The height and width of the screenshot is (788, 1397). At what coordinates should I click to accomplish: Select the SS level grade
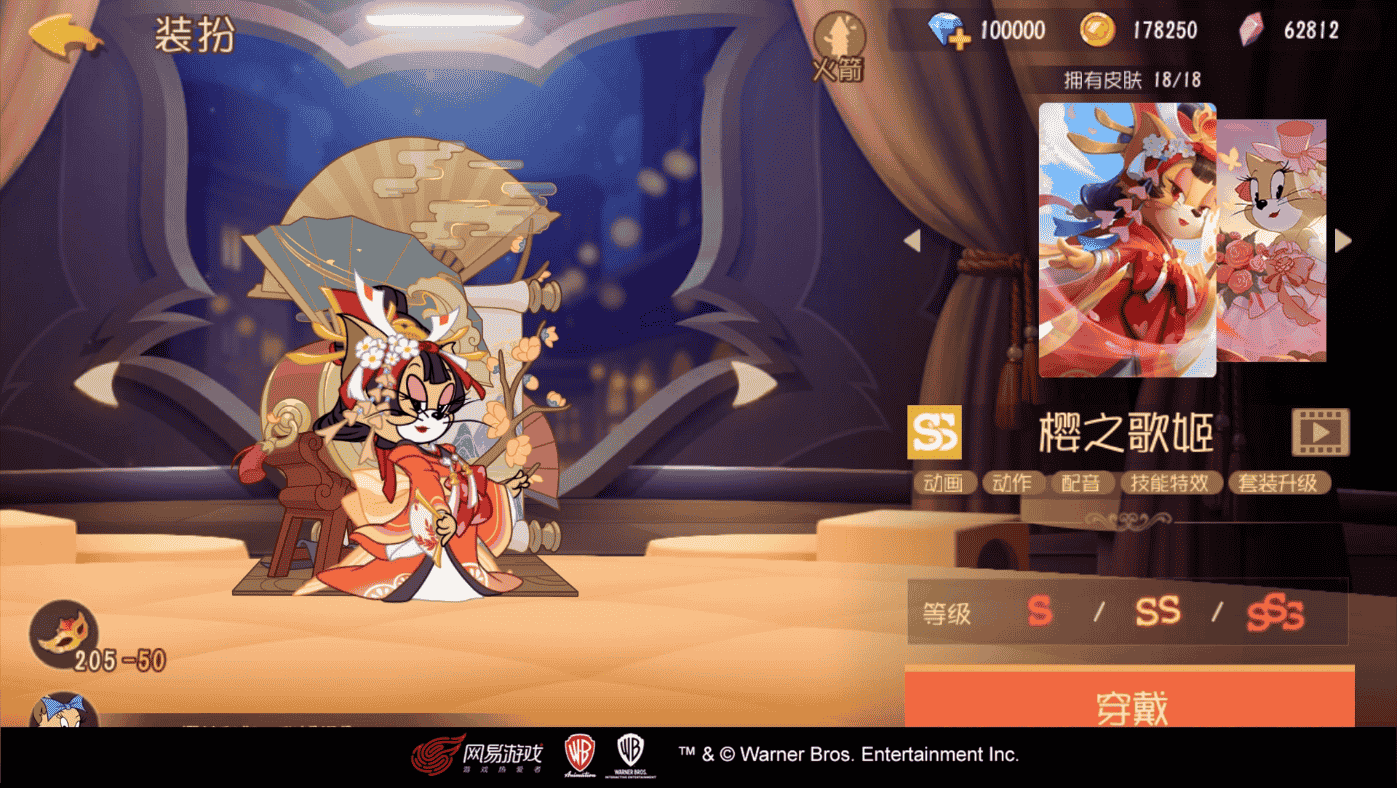[x=1157, y=614]
